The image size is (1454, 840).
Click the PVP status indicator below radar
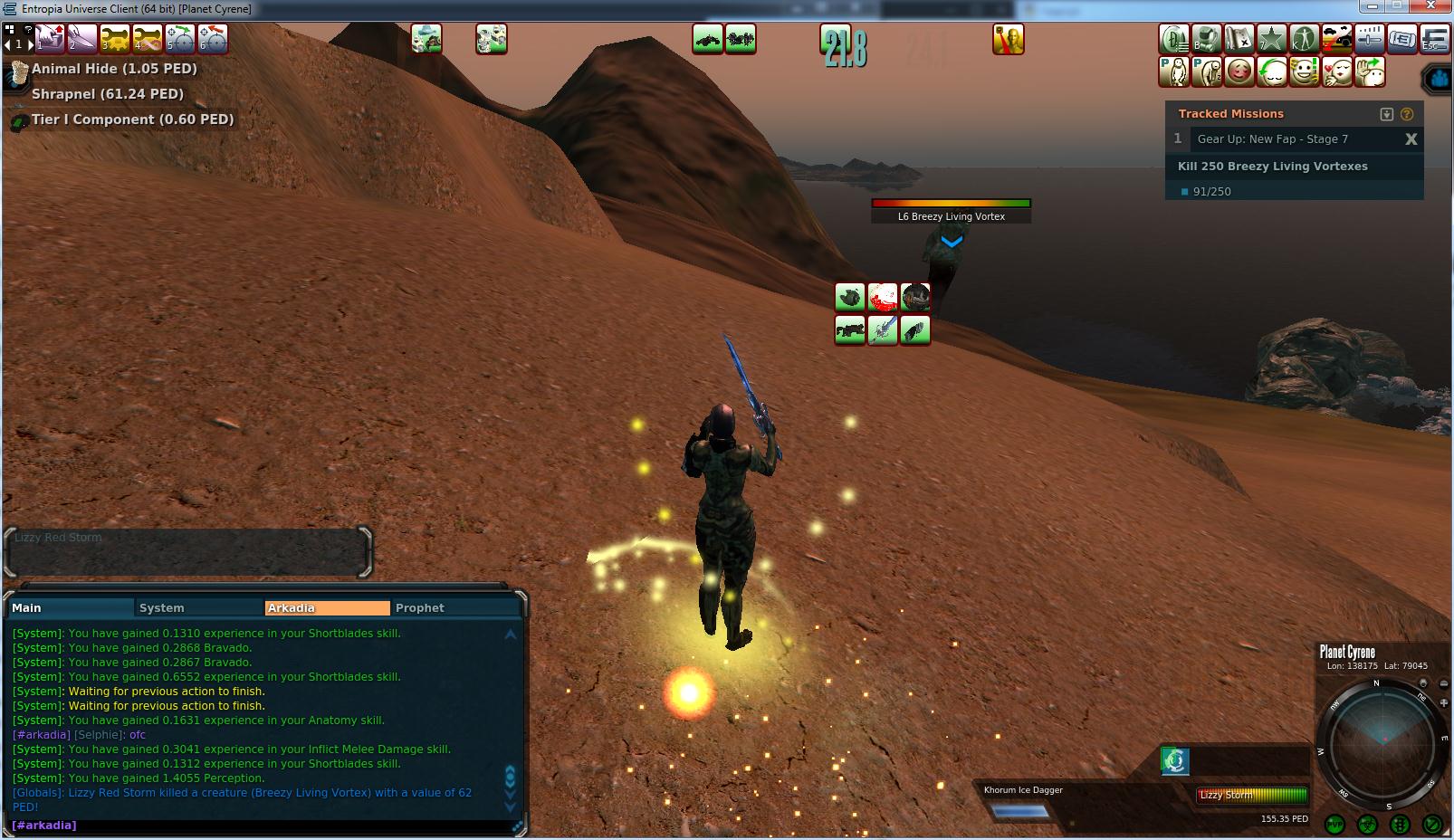tap(1334, 825)
